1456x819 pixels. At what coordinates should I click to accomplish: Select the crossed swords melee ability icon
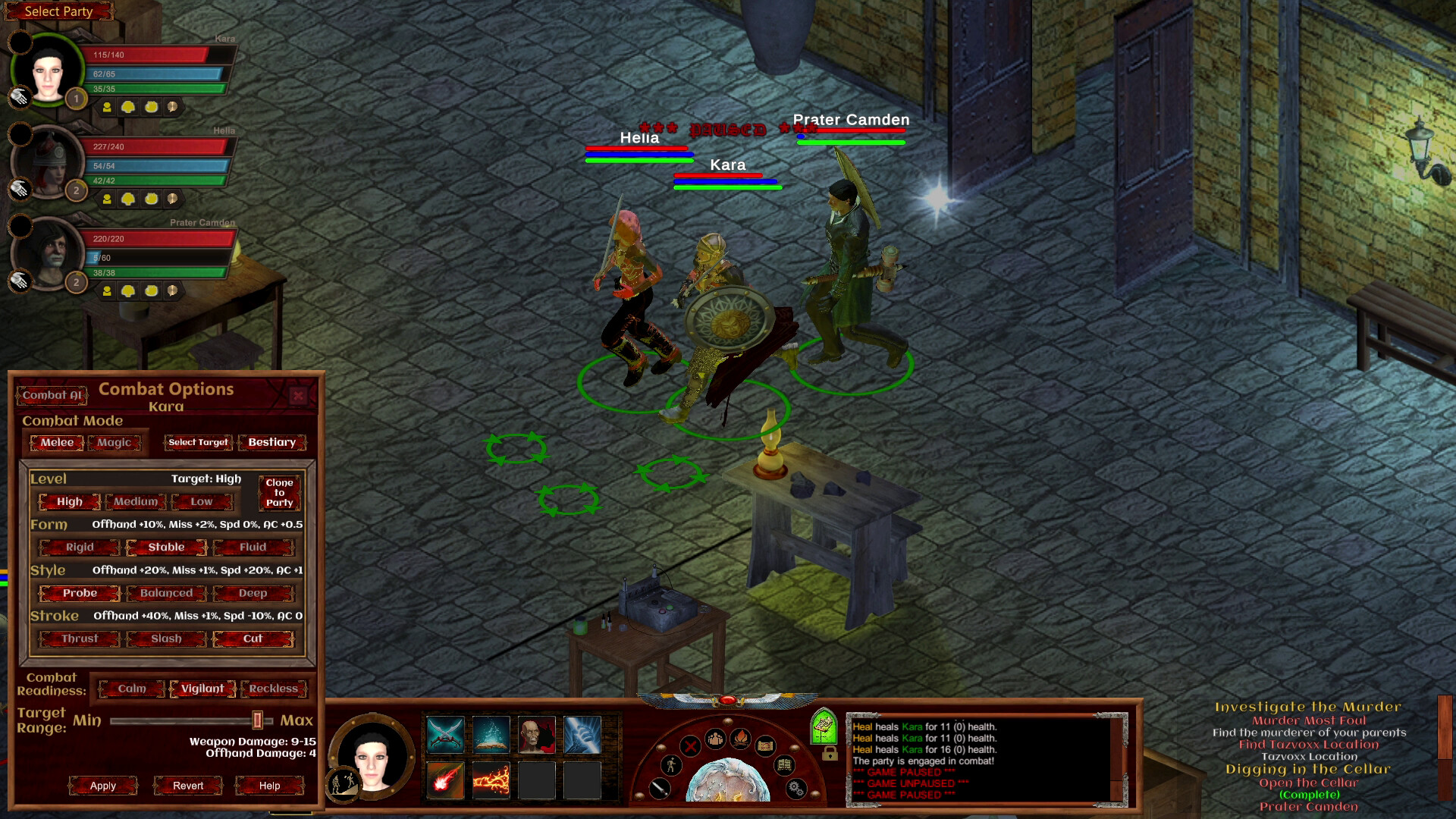(x=444, y=734)
